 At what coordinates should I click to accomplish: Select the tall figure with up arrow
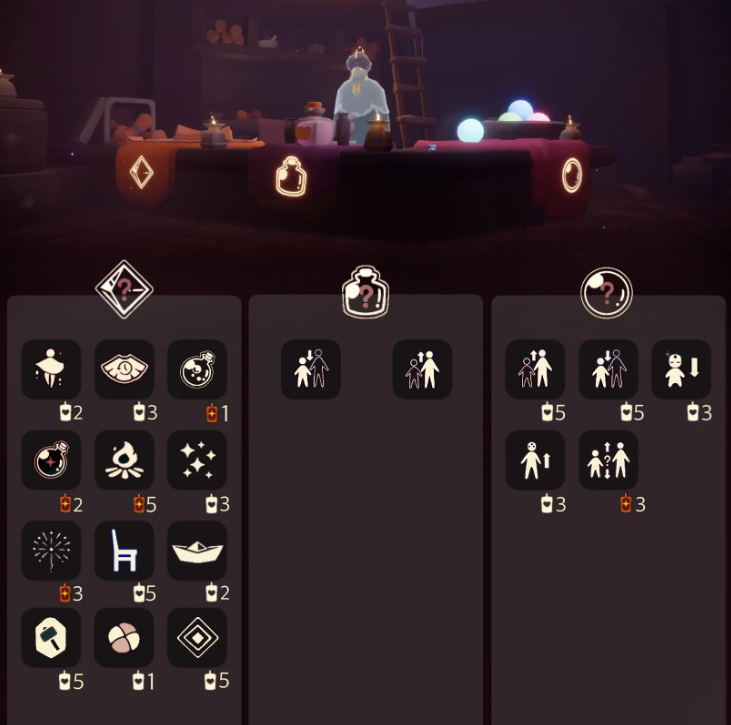point(535,460)
